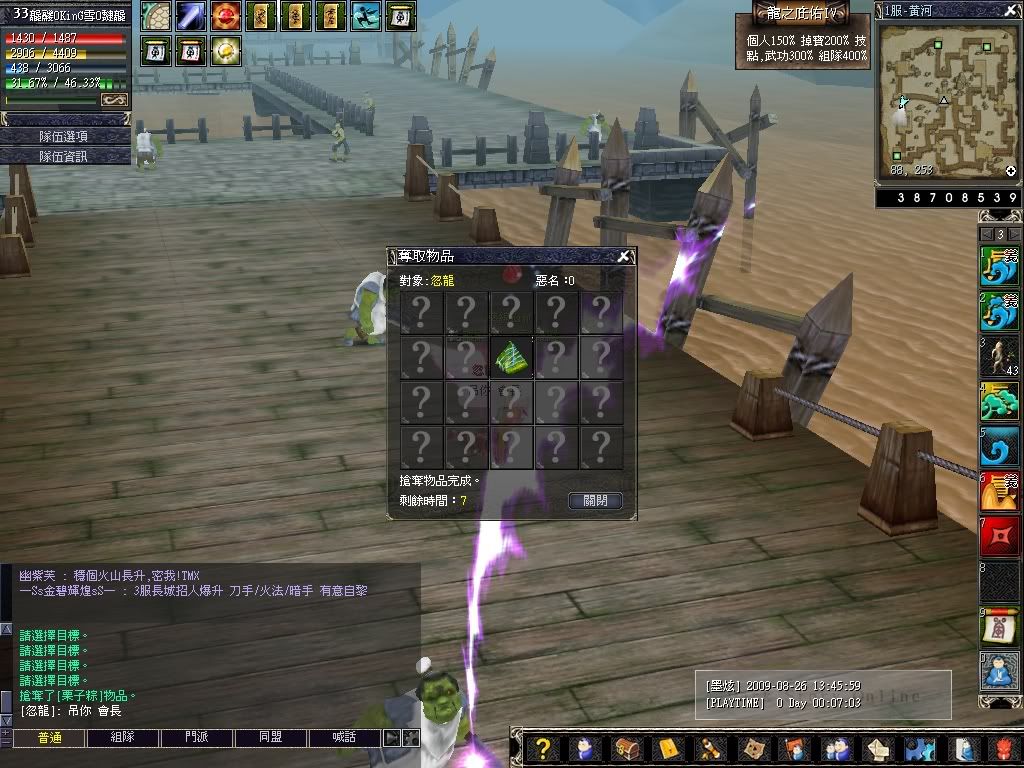Take the green item in the loot grid
Screen dimensions: 1024x768
(511, 357)
